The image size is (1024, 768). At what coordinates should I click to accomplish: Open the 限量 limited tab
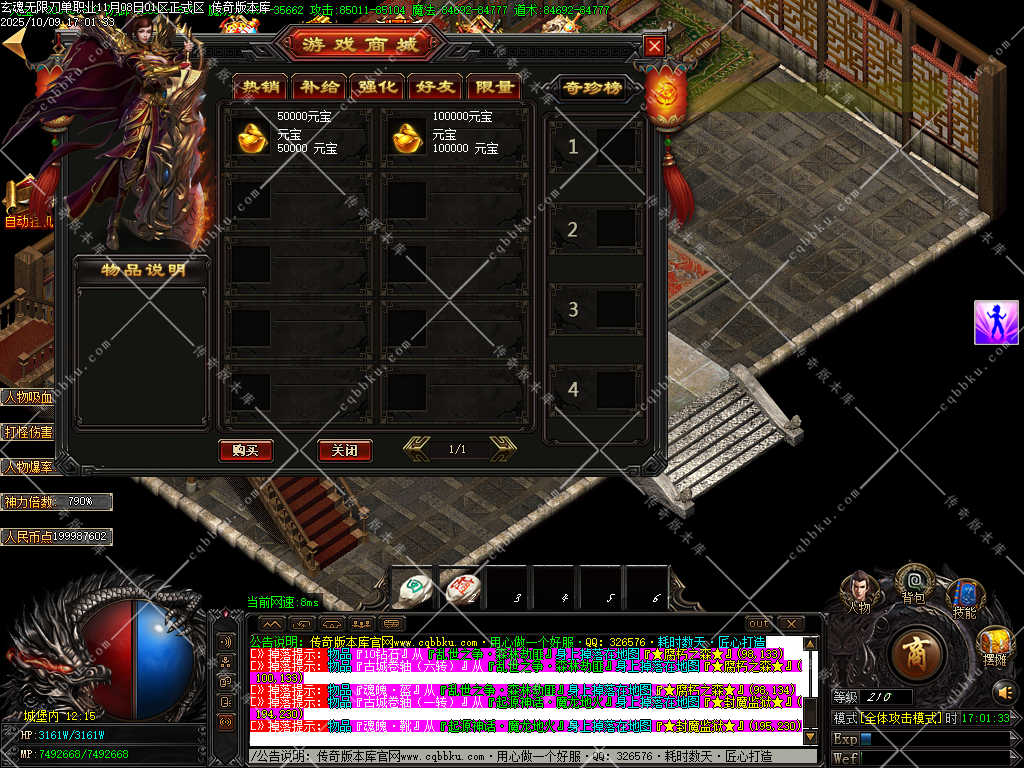click(x=494, y=87)
